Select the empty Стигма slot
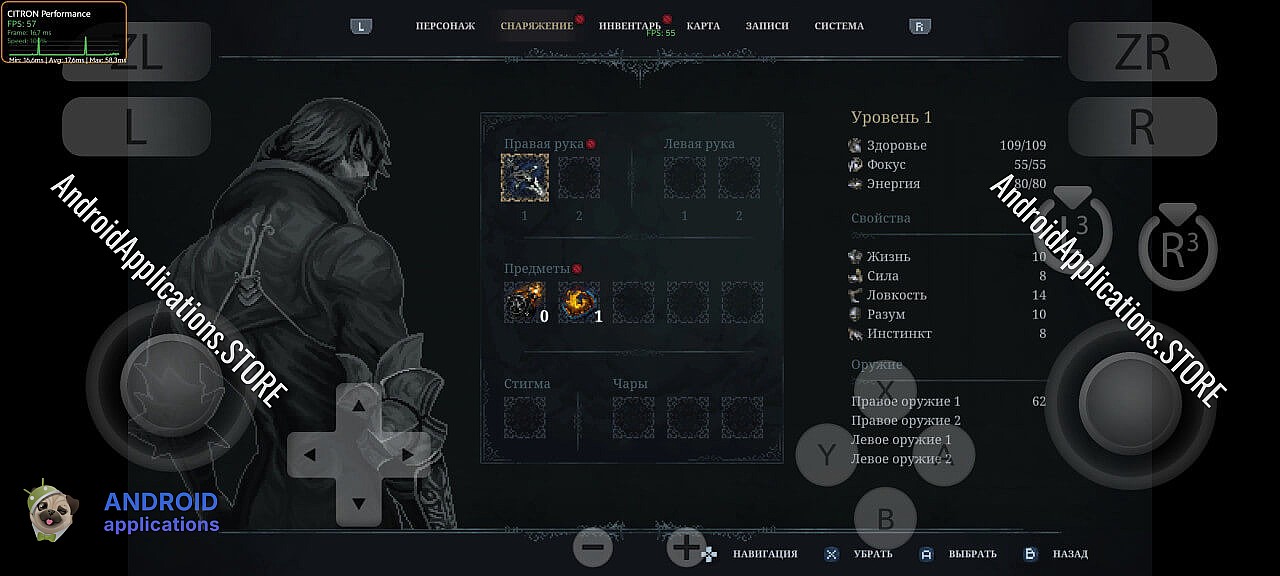This screenshot has width=1280, height=576. 525,418
